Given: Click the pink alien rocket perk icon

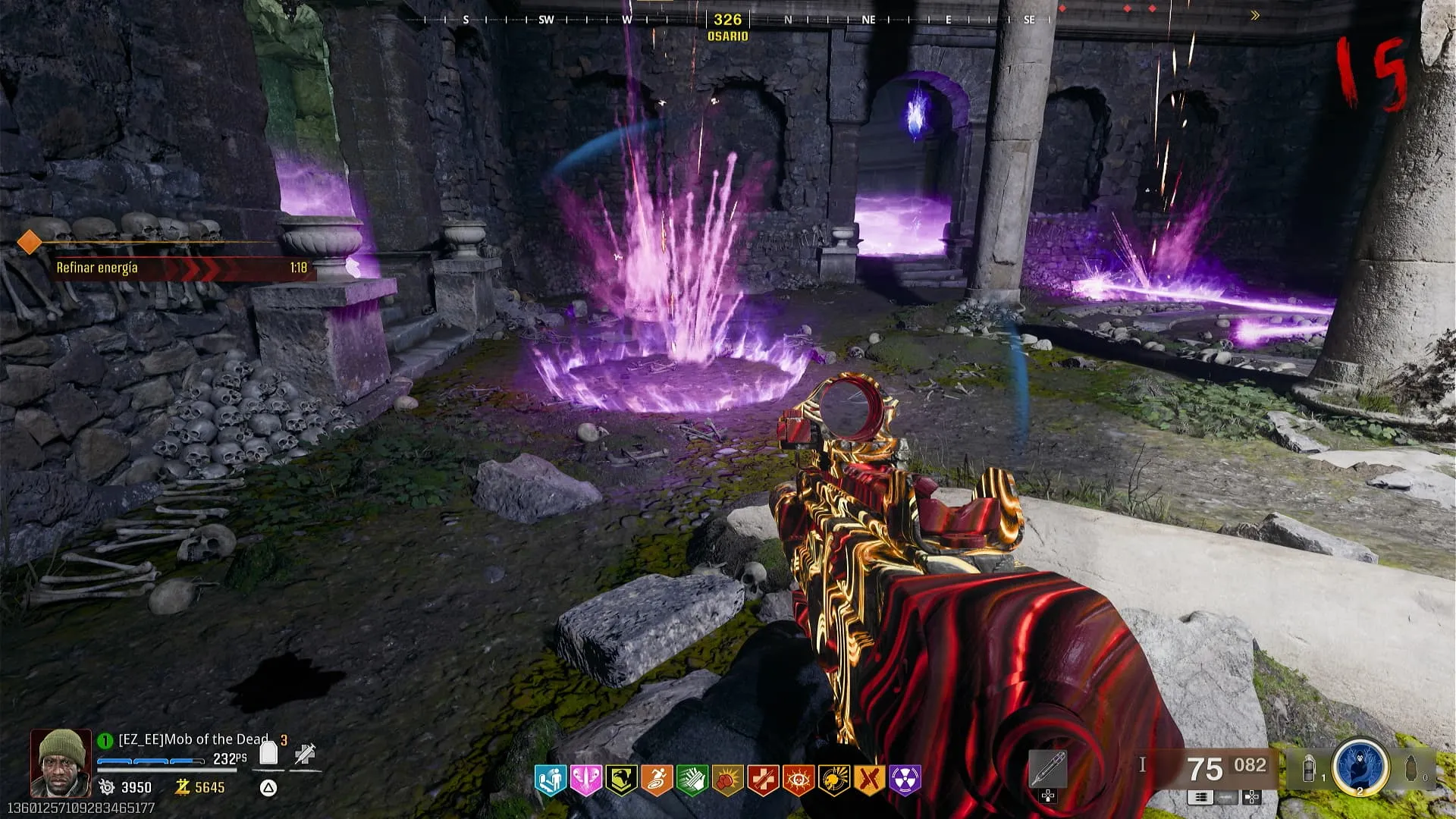Looking at the screenshot, I should (585, 780).
